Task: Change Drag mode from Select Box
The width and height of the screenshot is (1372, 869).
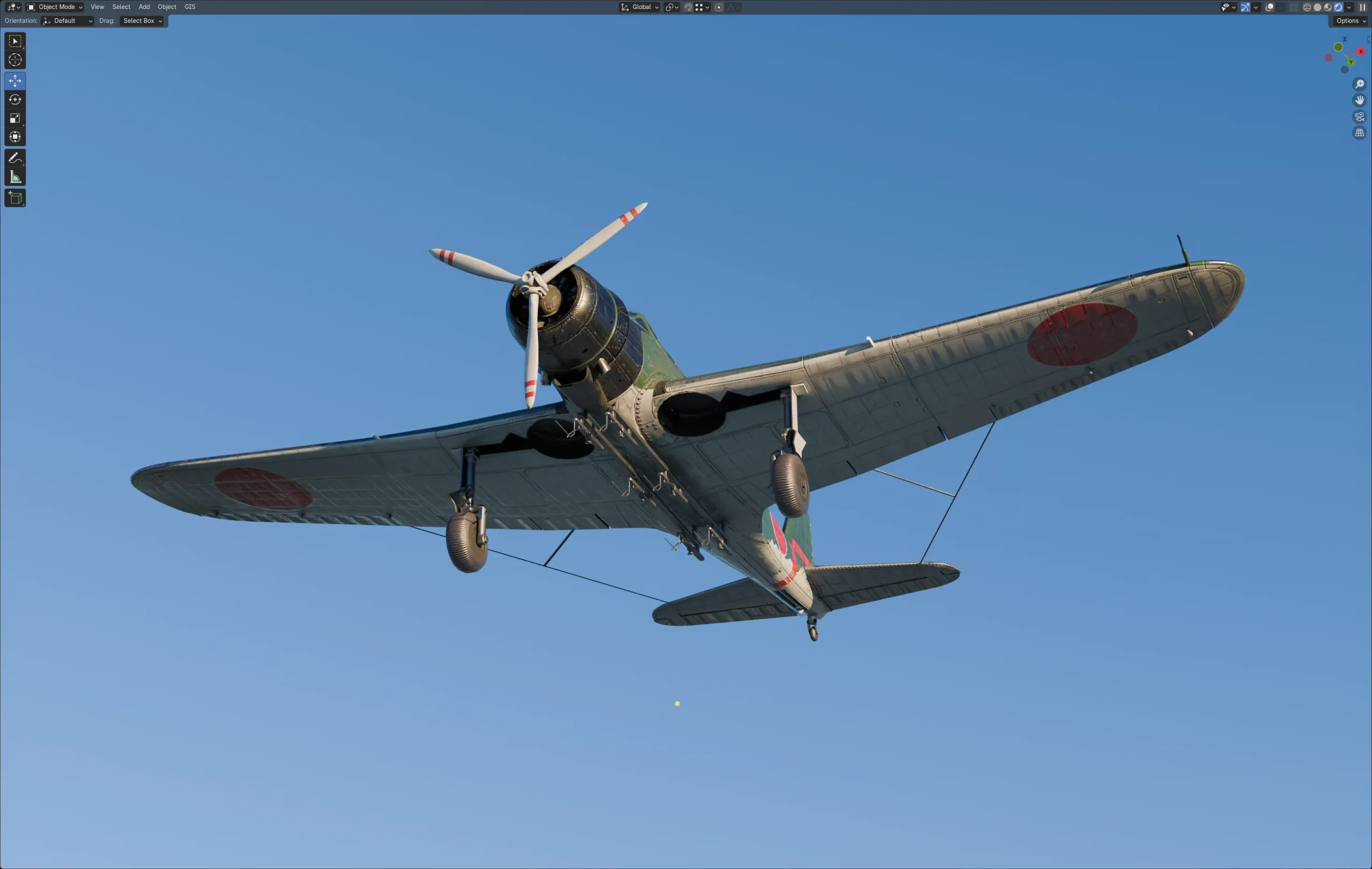Action: click(x=142, y=20)
